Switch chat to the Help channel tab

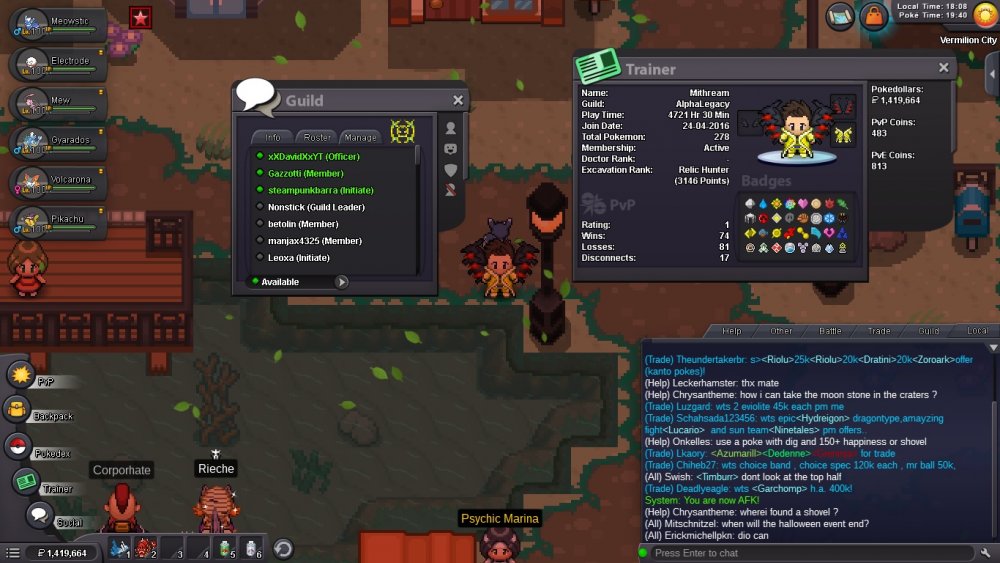[x=732, y=331]
